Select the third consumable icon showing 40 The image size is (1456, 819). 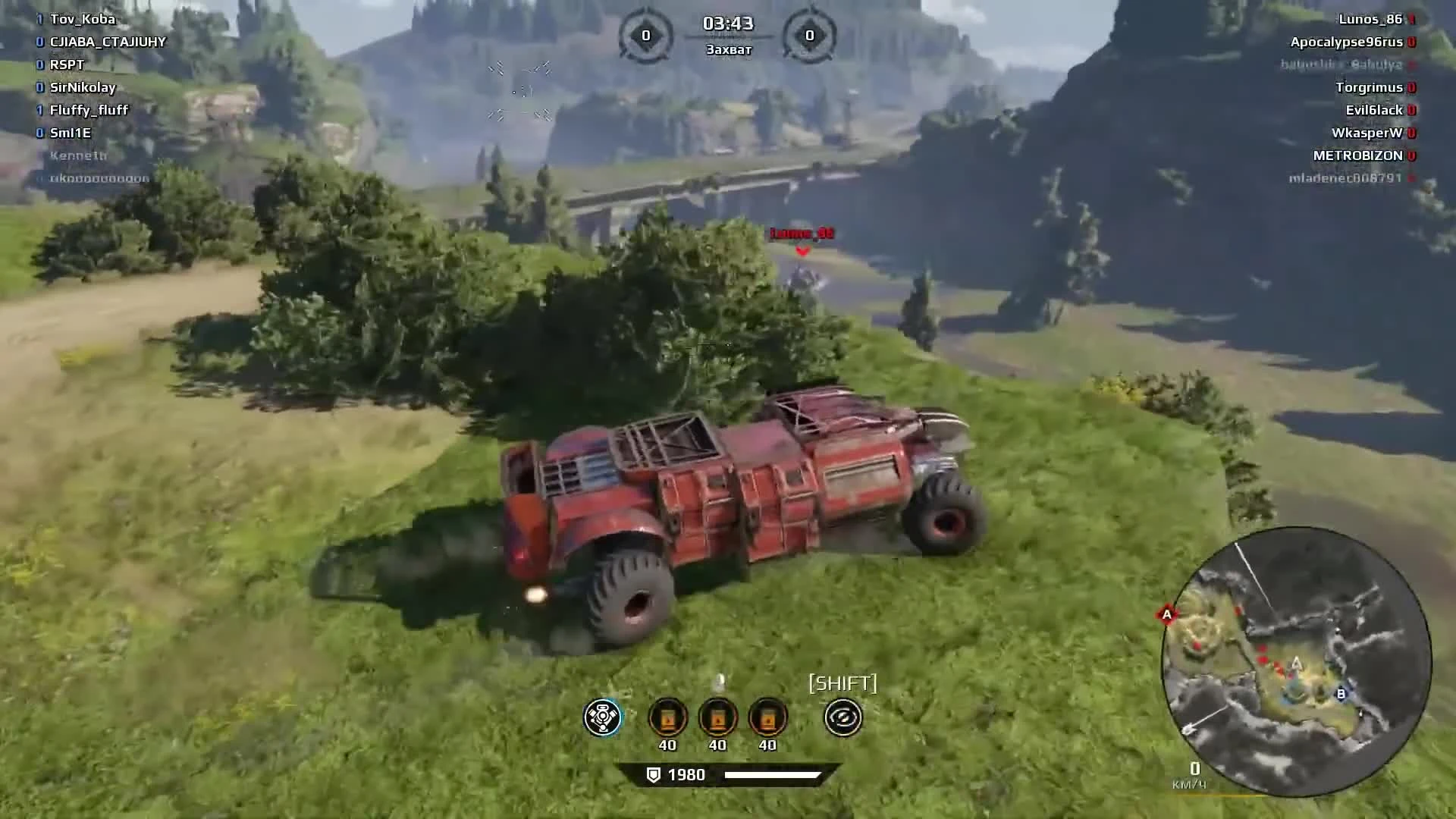click(767, 717)
